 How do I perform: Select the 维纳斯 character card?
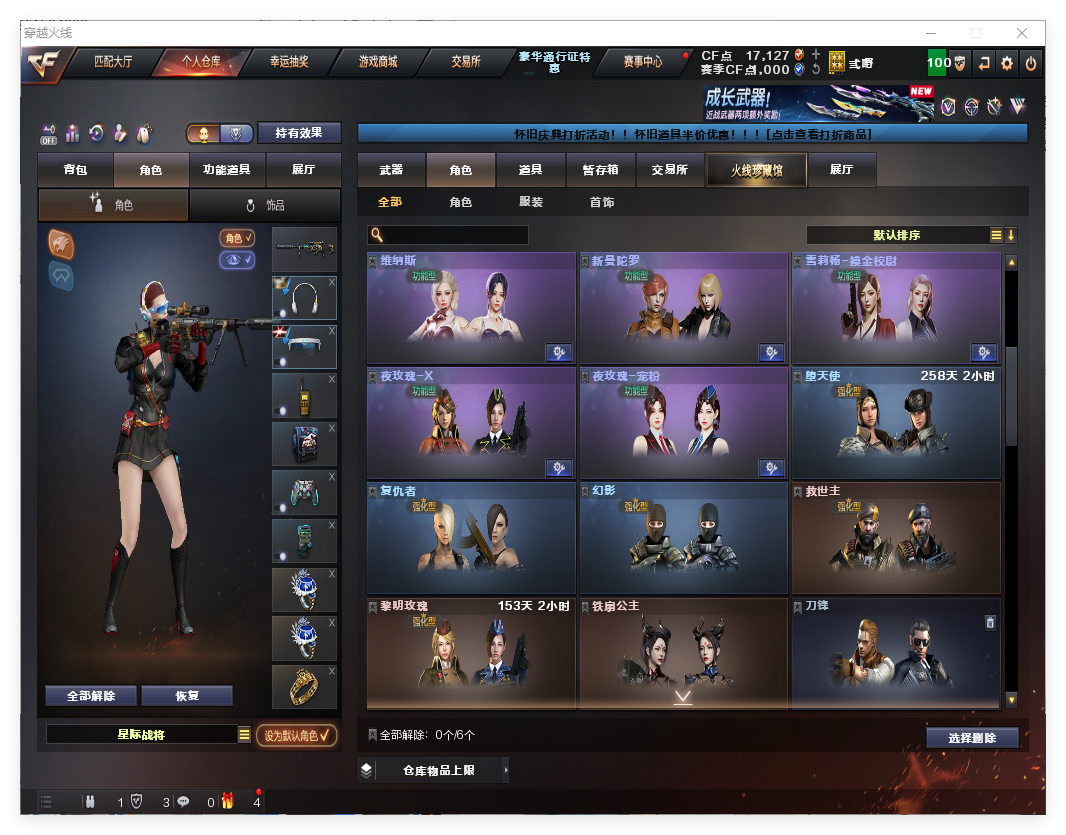471,308
